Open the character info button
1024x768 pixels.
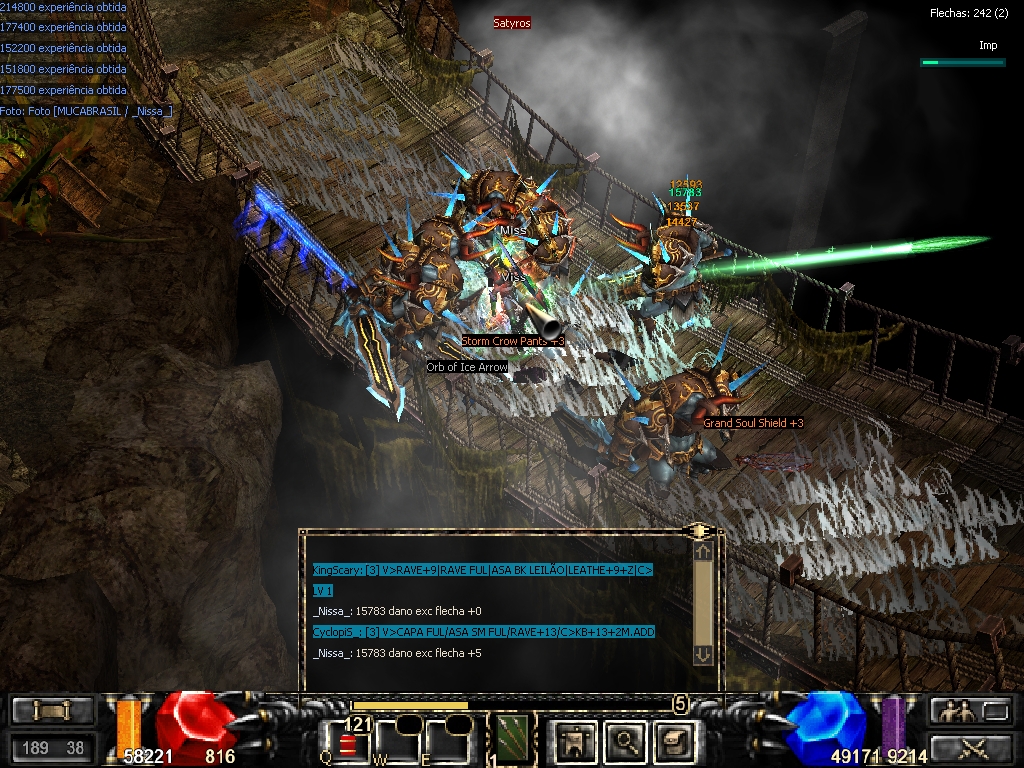[574, 741]
